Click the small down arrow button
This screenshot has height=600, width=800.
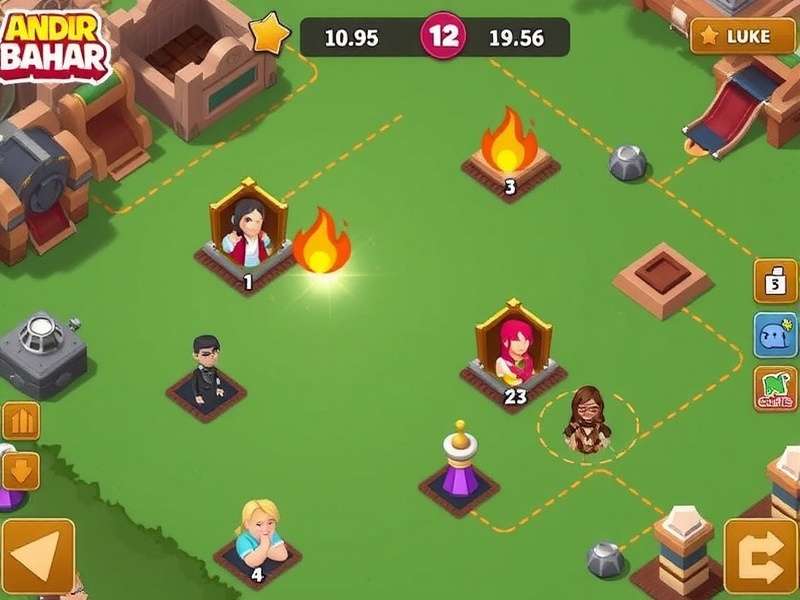pyautogui.click(x=21, y=469)
